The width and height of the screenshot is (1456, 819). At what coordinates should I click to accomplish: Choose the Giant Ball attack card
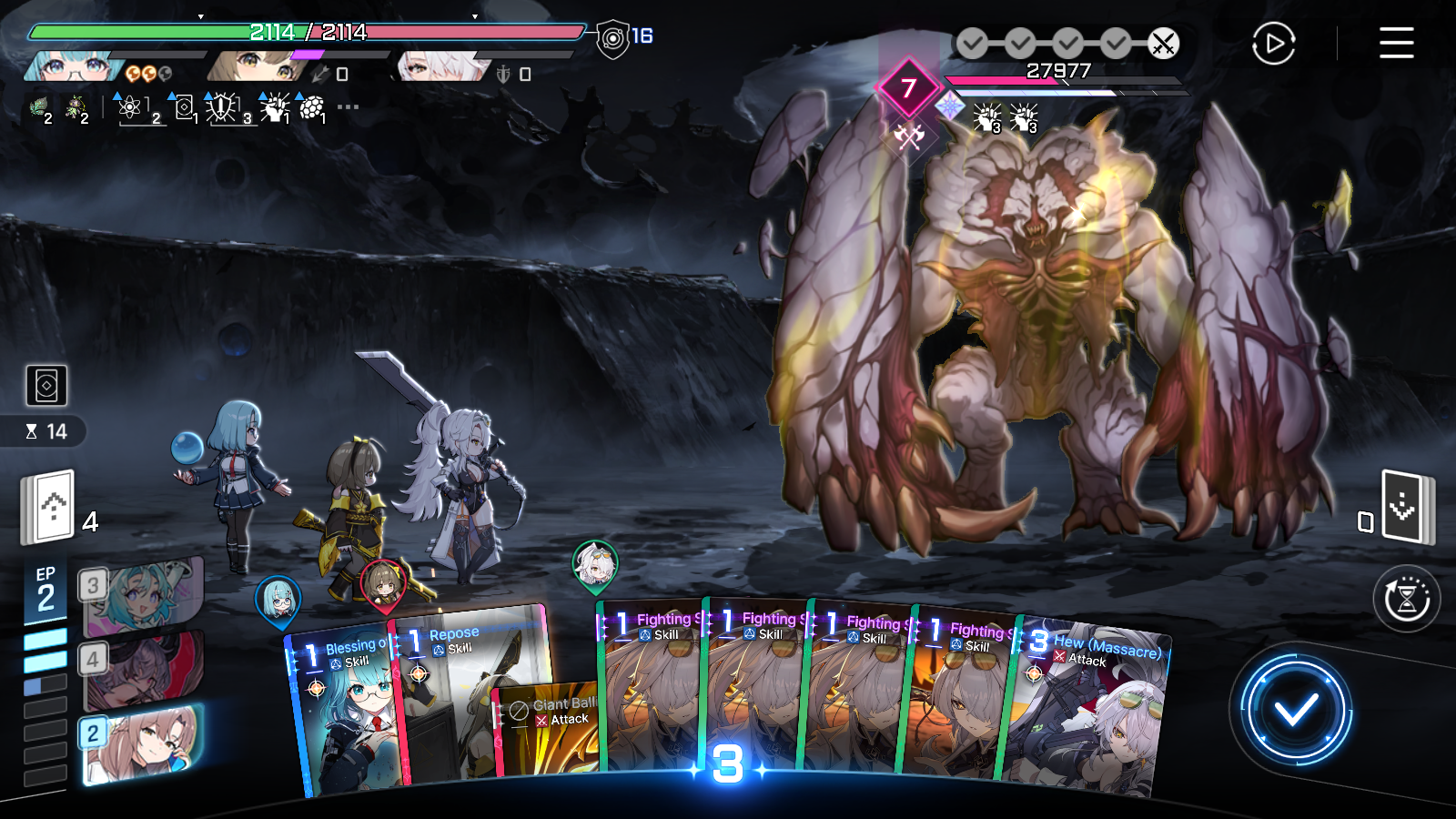[546, 728]
